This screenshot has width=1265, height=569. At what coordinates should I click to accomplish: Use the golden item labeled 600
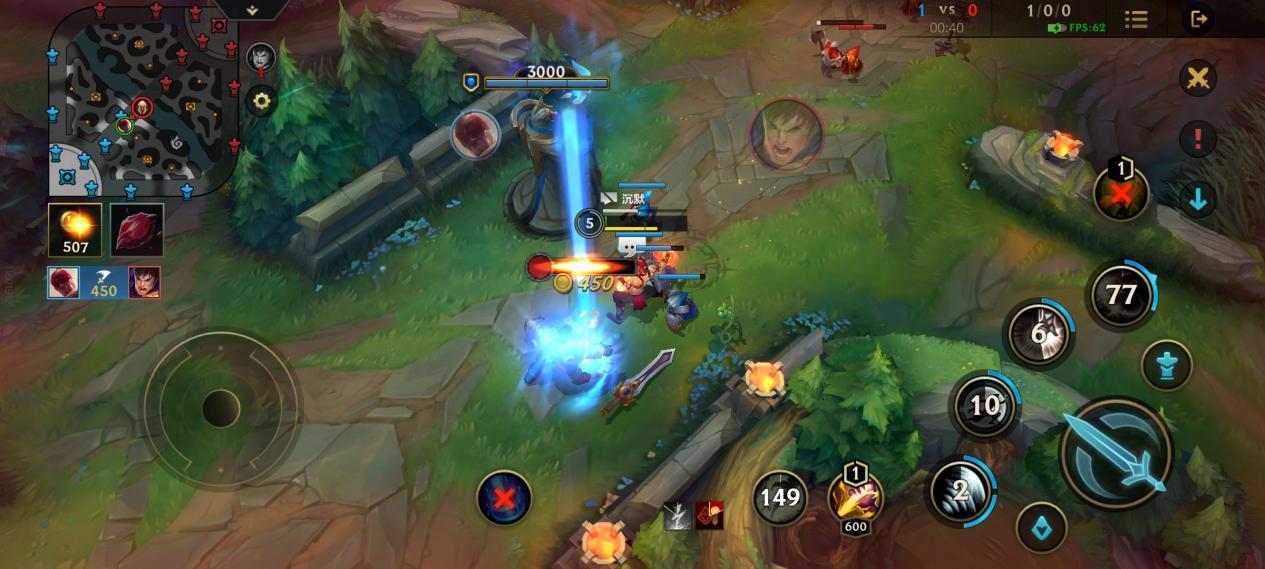[x=855, y=497]
